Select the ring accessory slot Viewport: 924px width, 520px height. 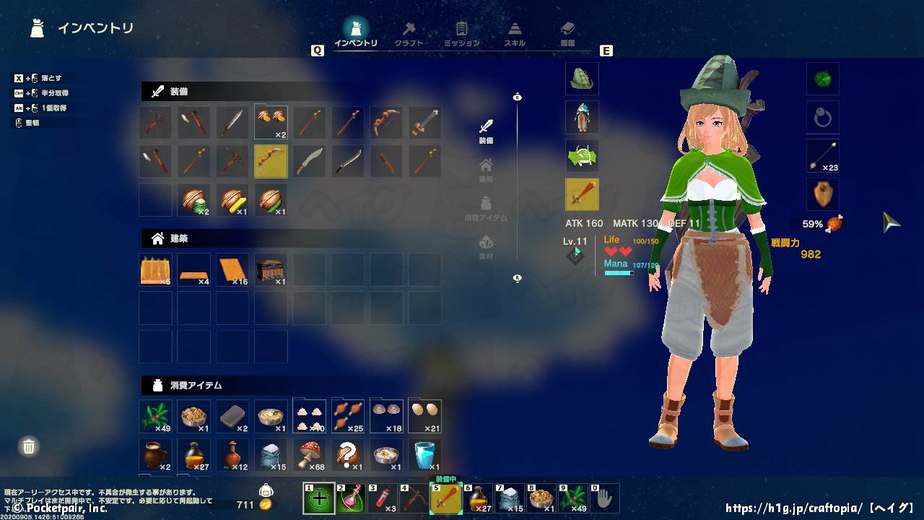pyautogui.click(x=822, y=118)
